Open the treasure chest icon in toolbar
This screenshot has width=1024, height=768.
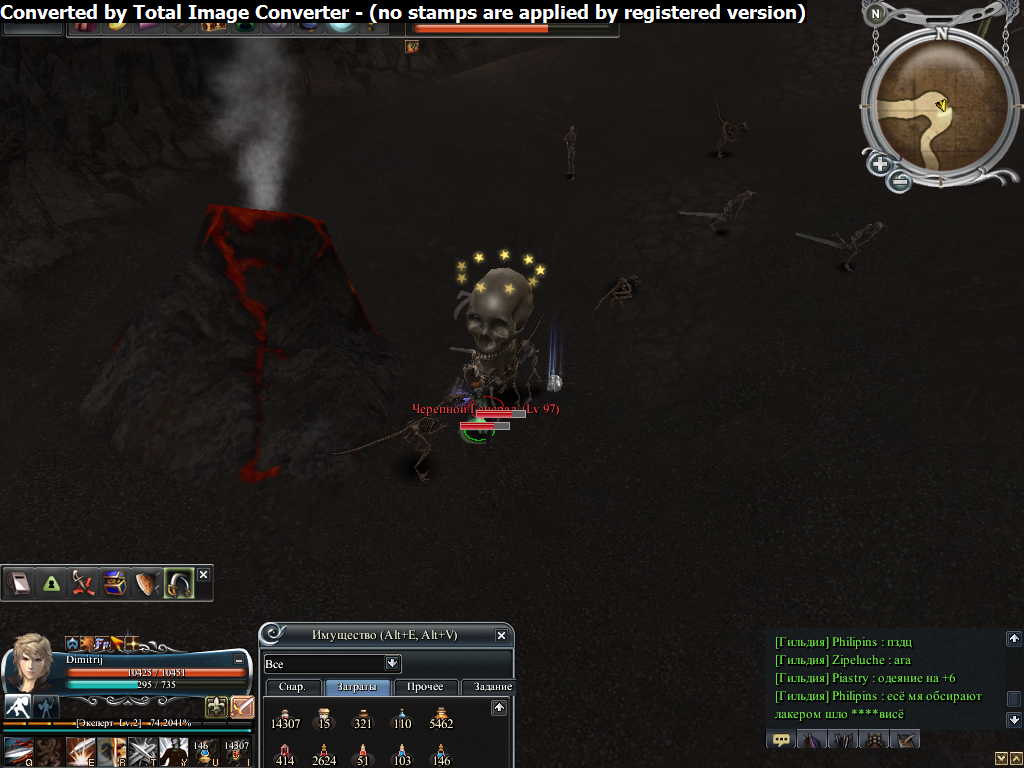(x=115, y=583)
